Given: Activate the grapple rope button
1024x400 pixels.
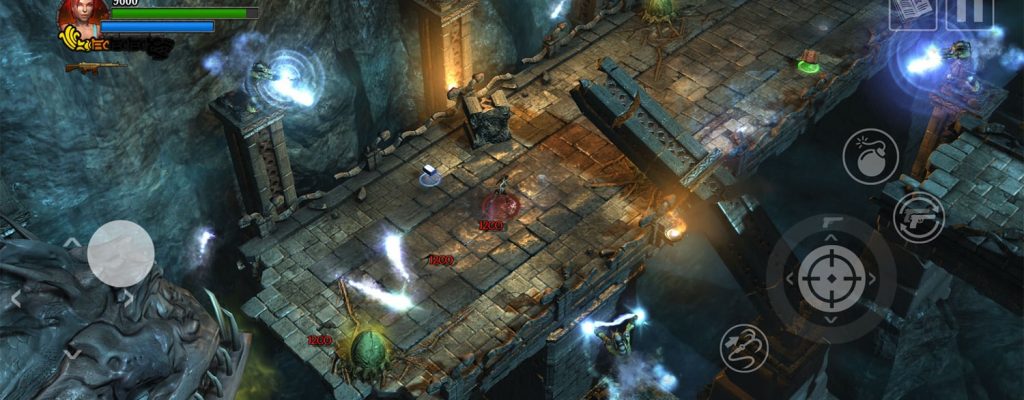Looking at the screenshot, I should click(x=744, y=348).
